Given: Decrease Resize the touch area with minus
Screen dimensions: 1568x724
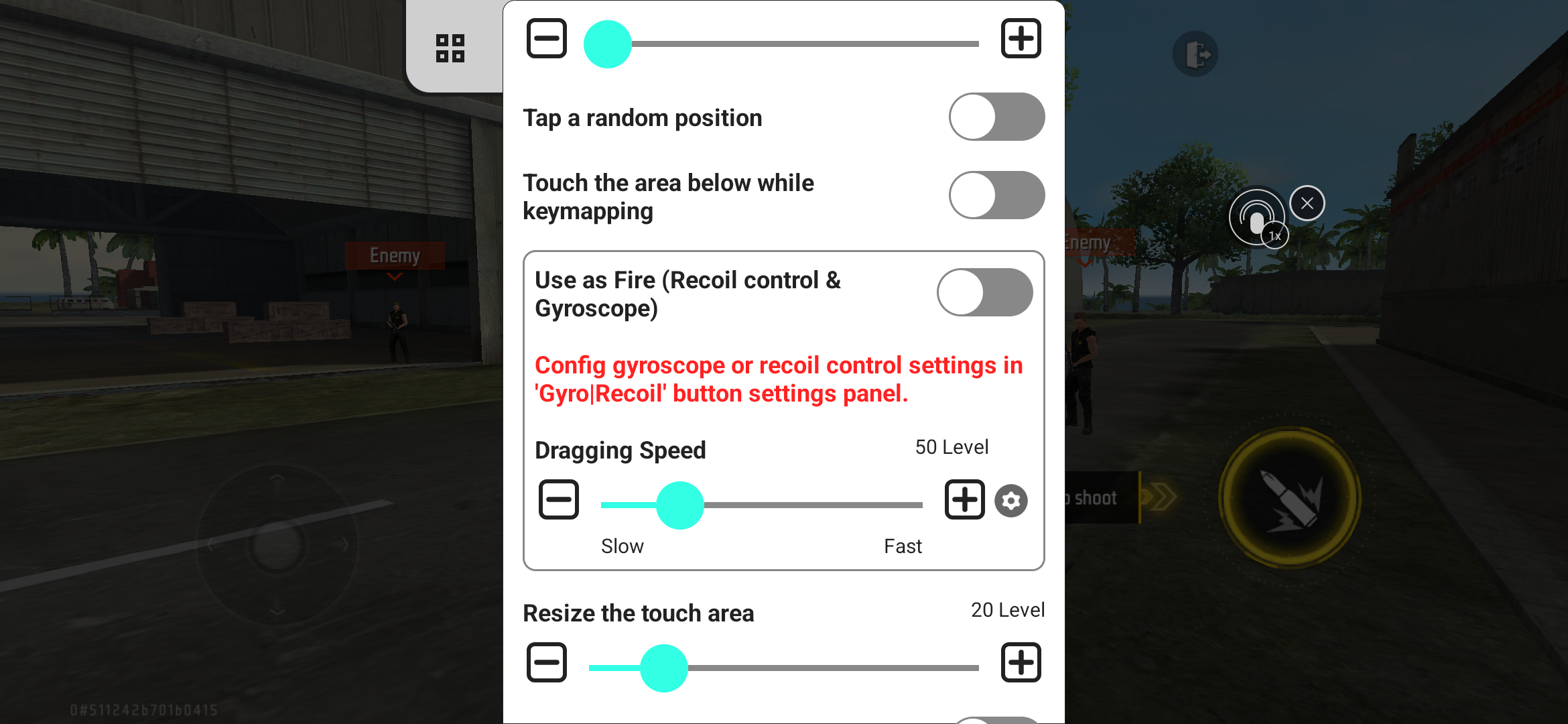Looking at the screenshot, I should click(x=546, y=662).
